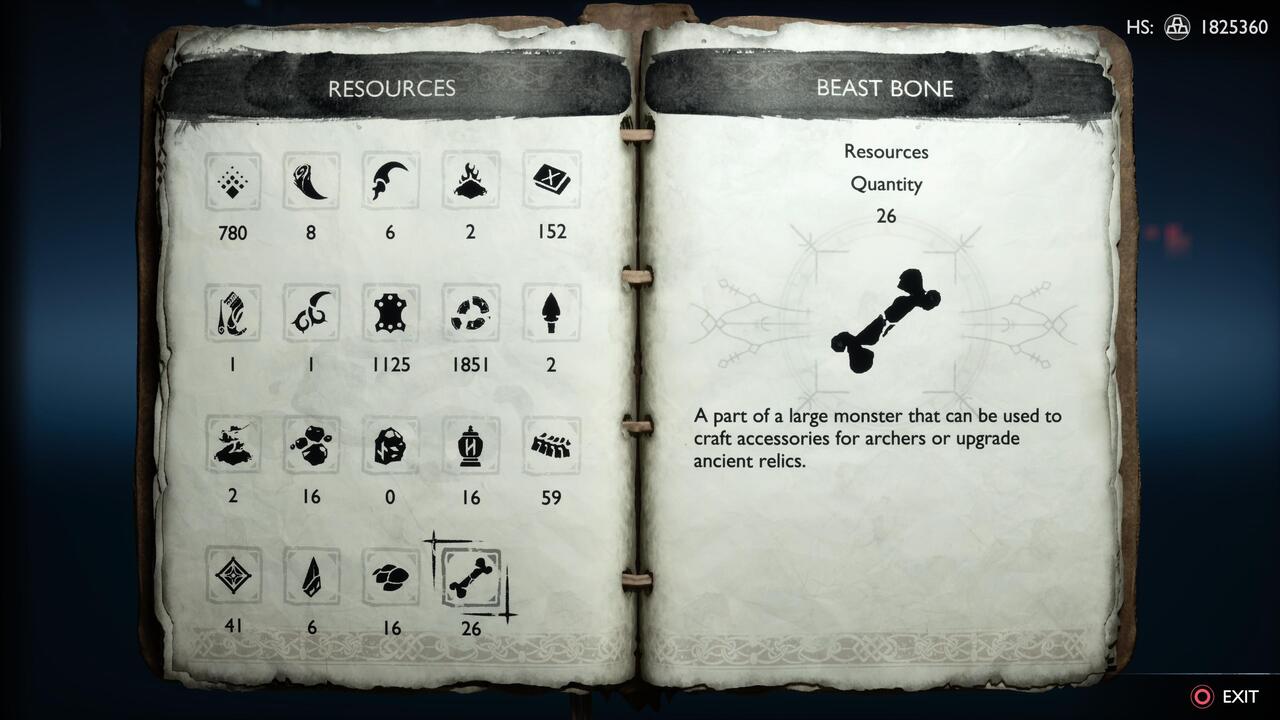Select the broken ring resource showing 1851
The image size is (1280, 720).
(471, 313)
